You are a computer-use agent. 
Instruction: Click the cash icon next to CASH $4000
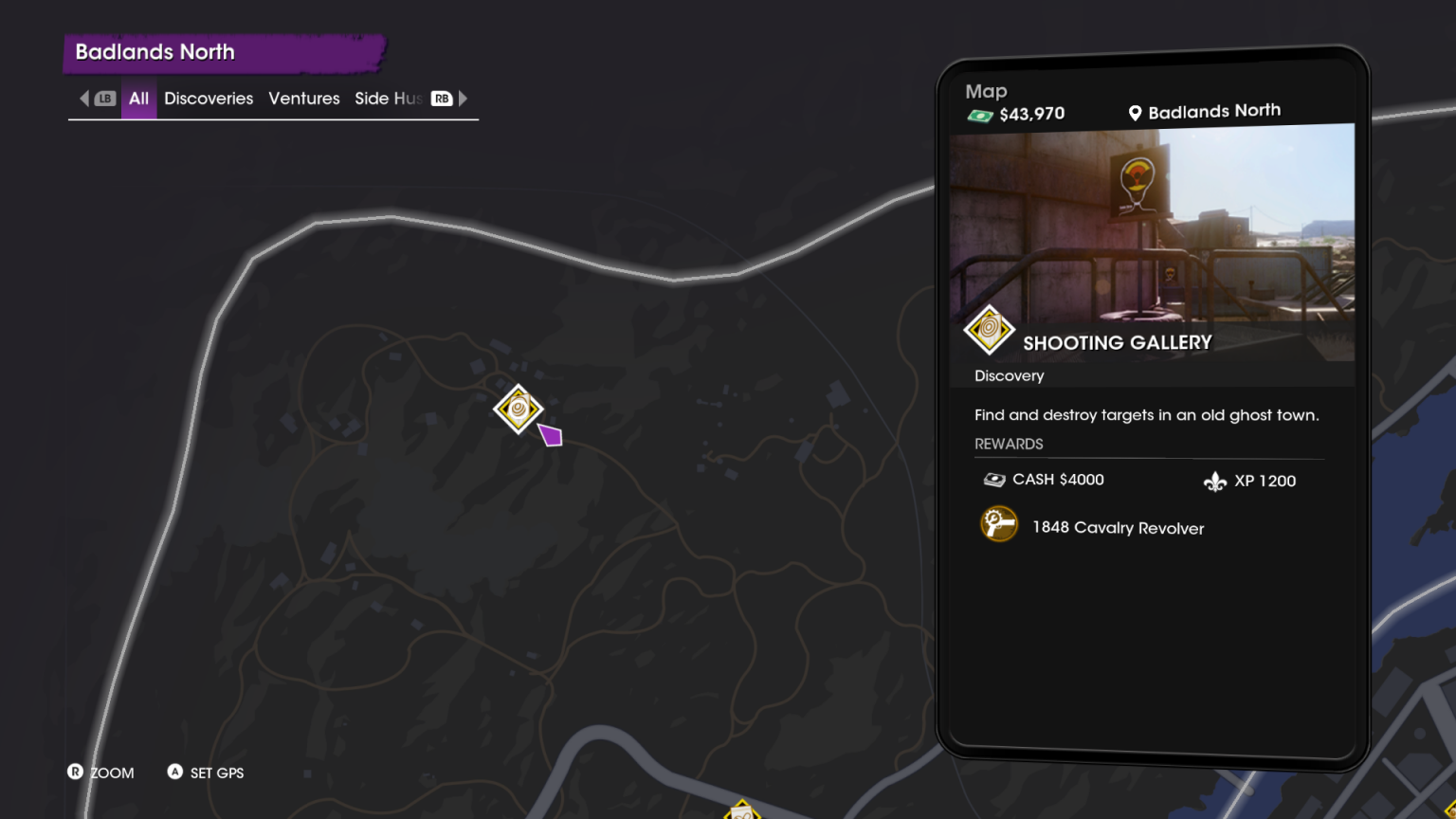[992, 479]
